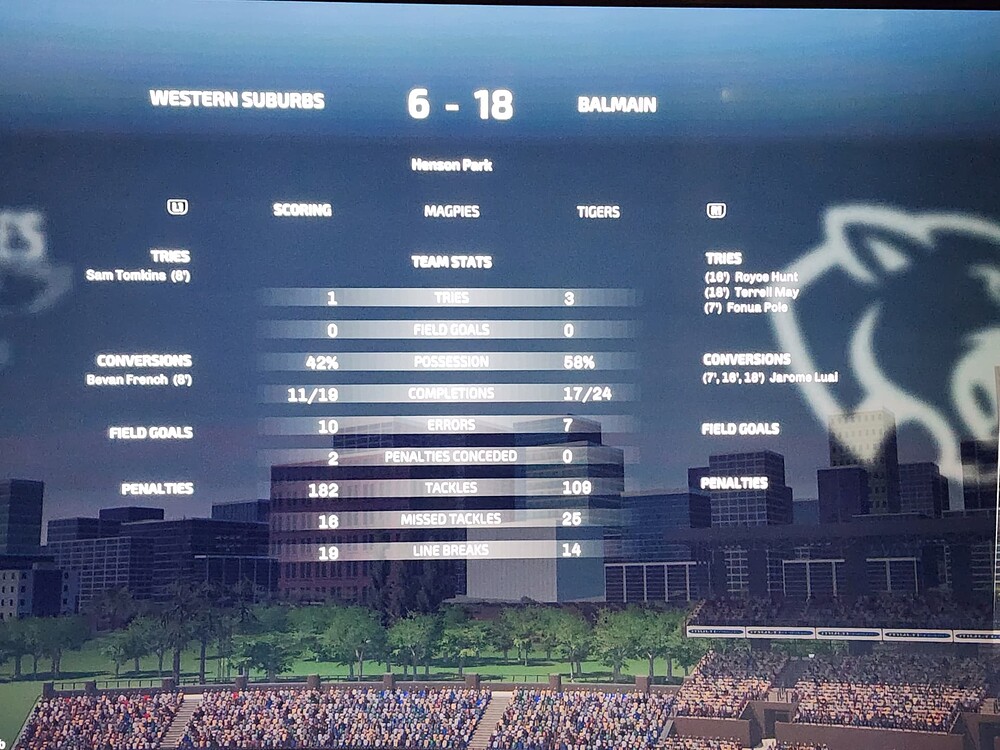Select the Tigers stats tab
The image size is (1000, 750).
(x=598, y=211)
